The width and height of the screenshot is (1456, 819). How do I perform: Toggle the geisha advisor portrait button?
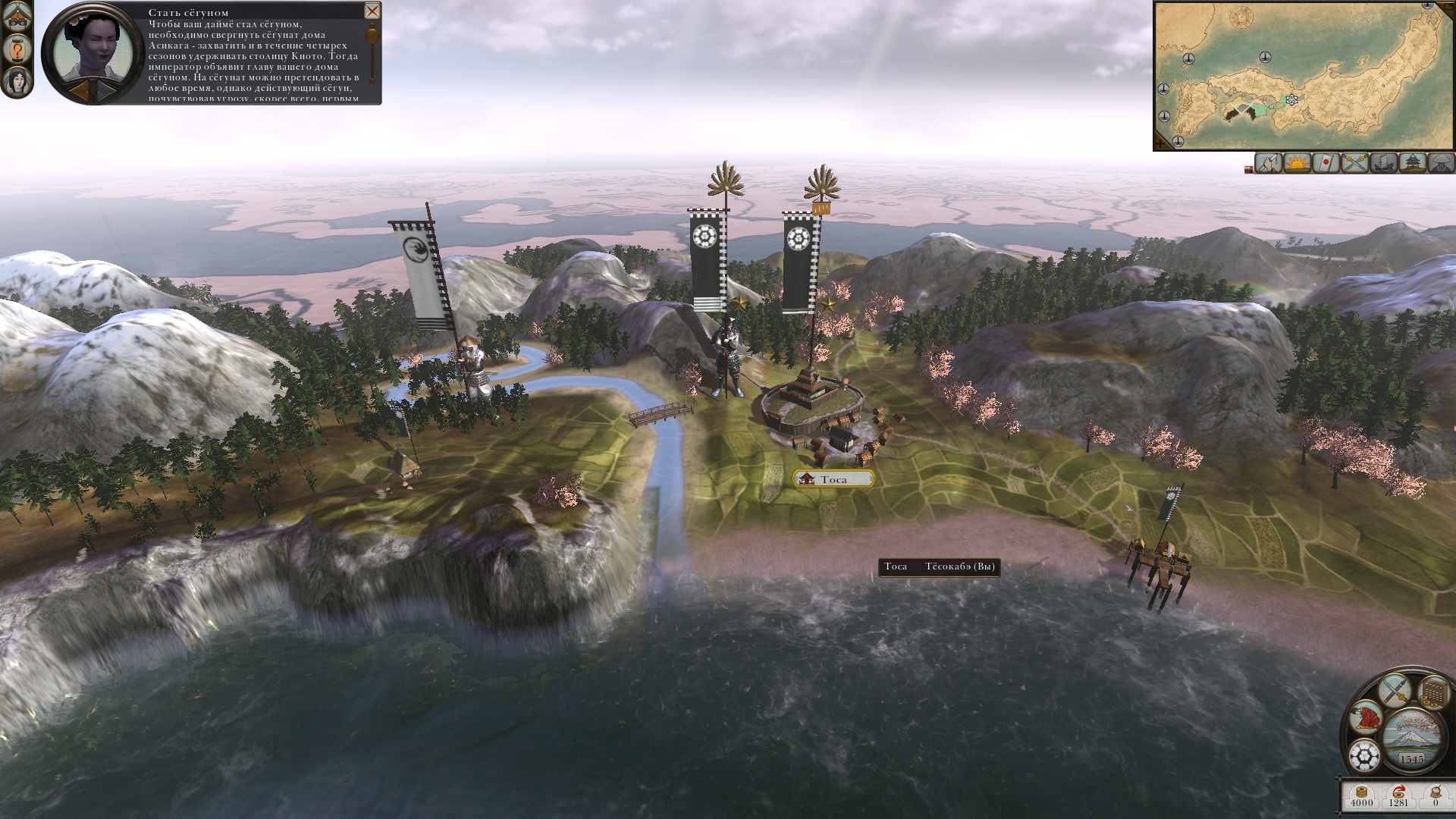16,81
